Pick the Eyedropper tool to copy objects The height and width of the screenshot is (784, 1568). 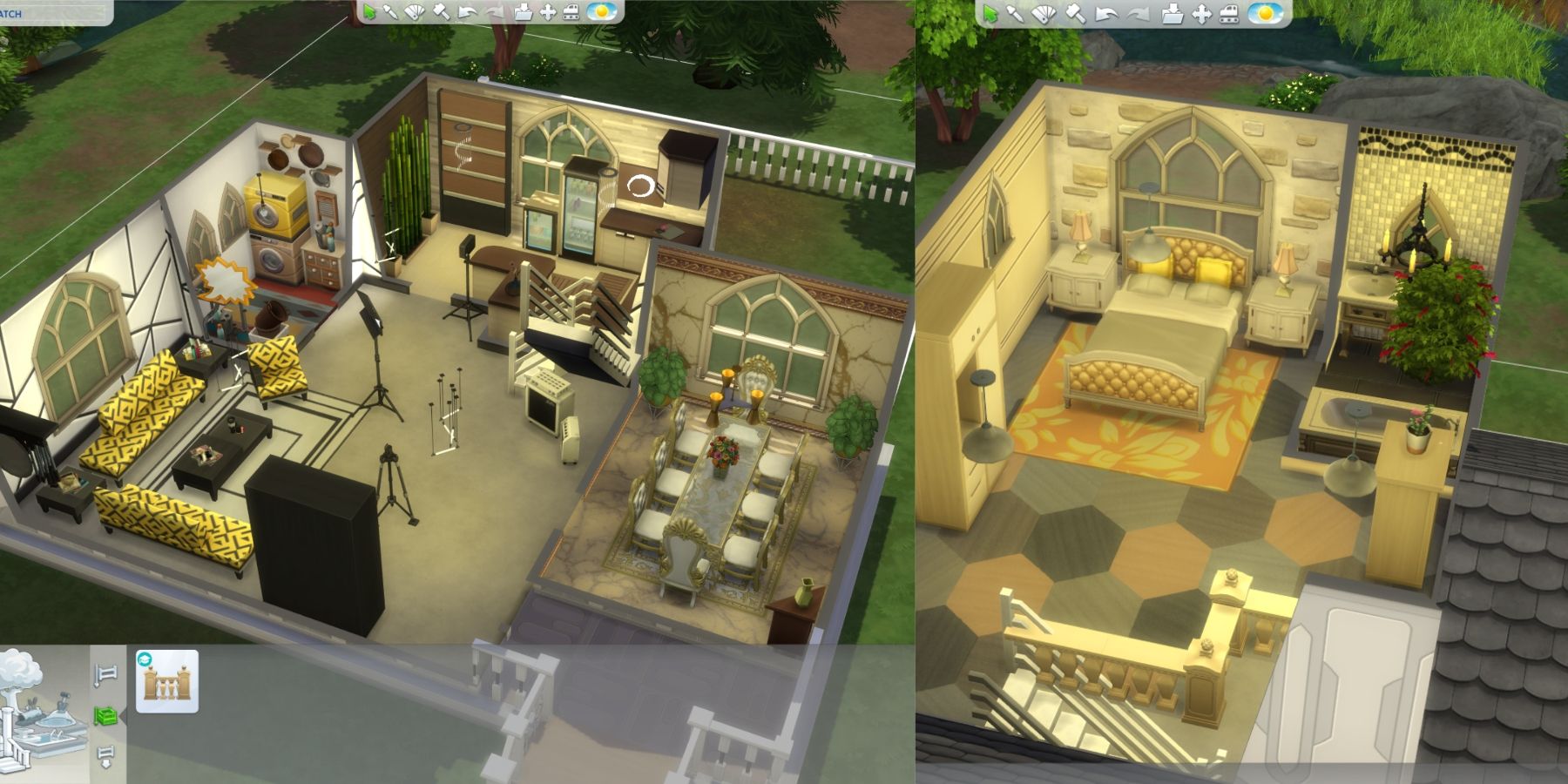coord(390,13)
